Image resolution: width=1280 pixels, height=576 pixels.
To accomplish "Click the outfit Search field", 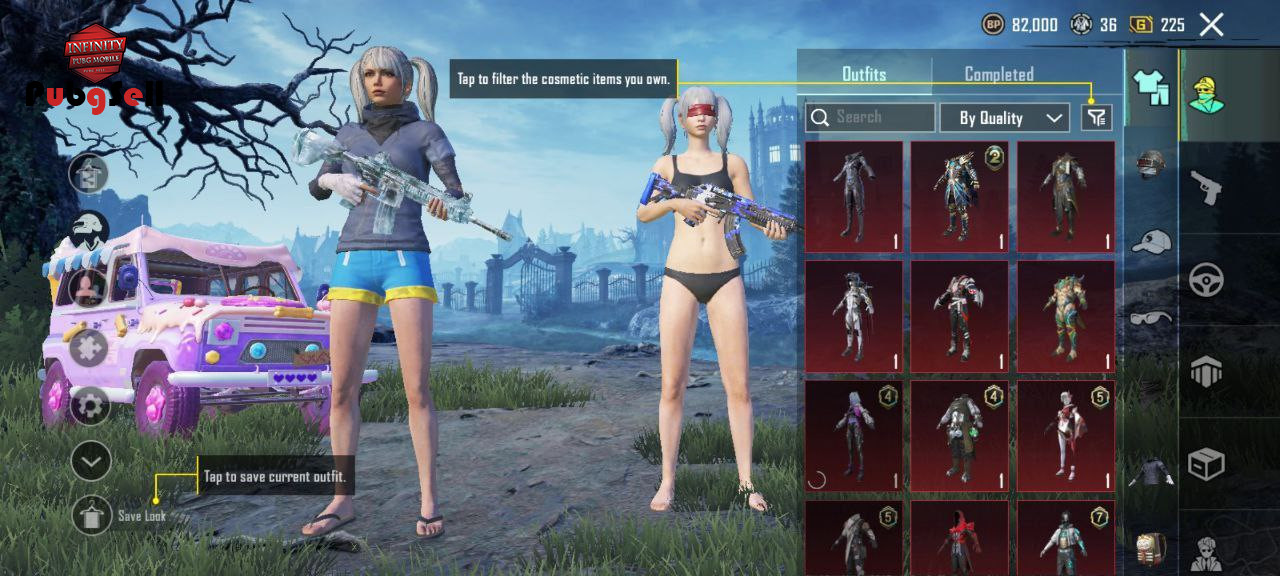I will coord(871,117).
